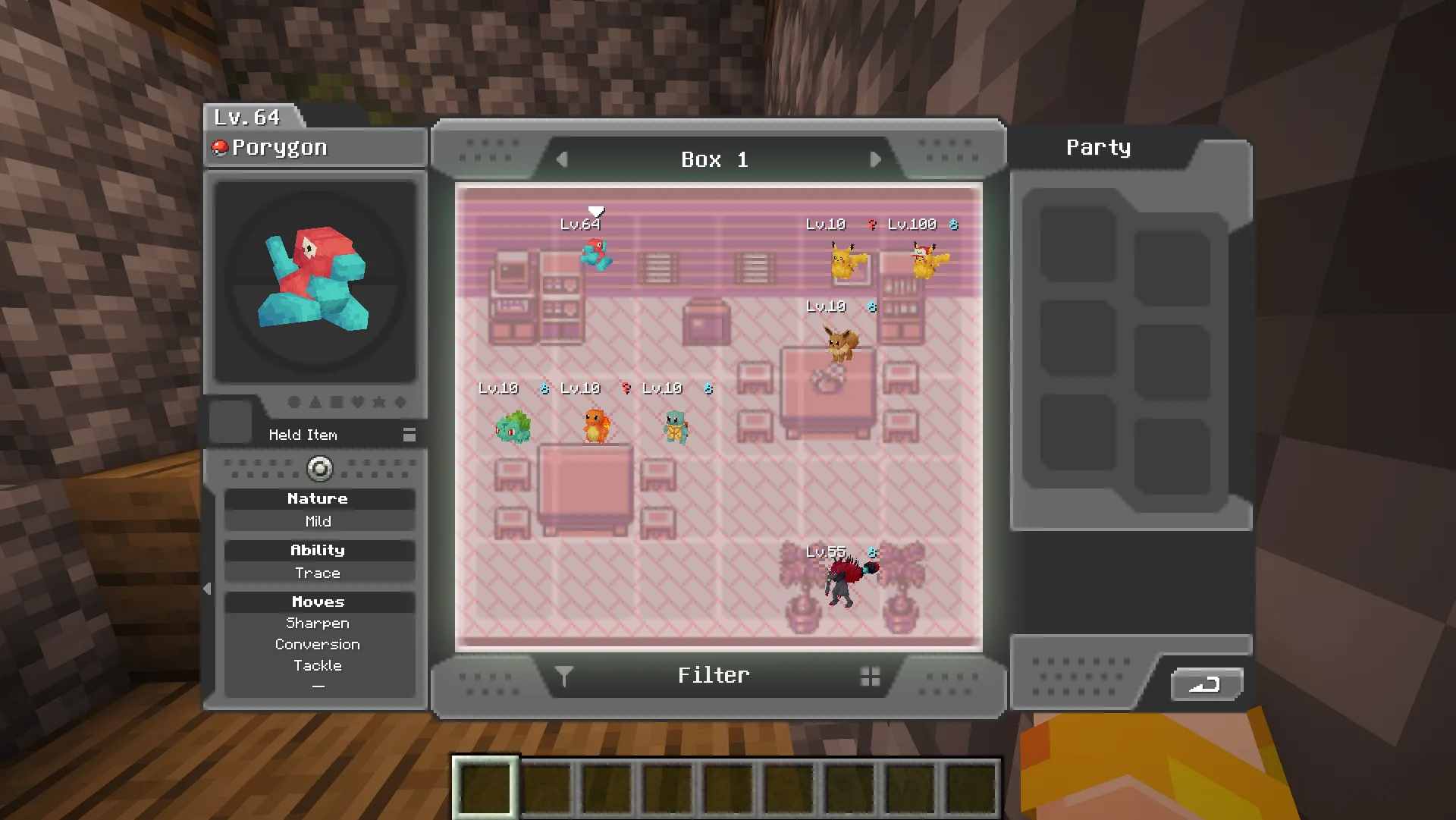Select the Squirtle in the box

pyautogui.click(x=676, y=426)
